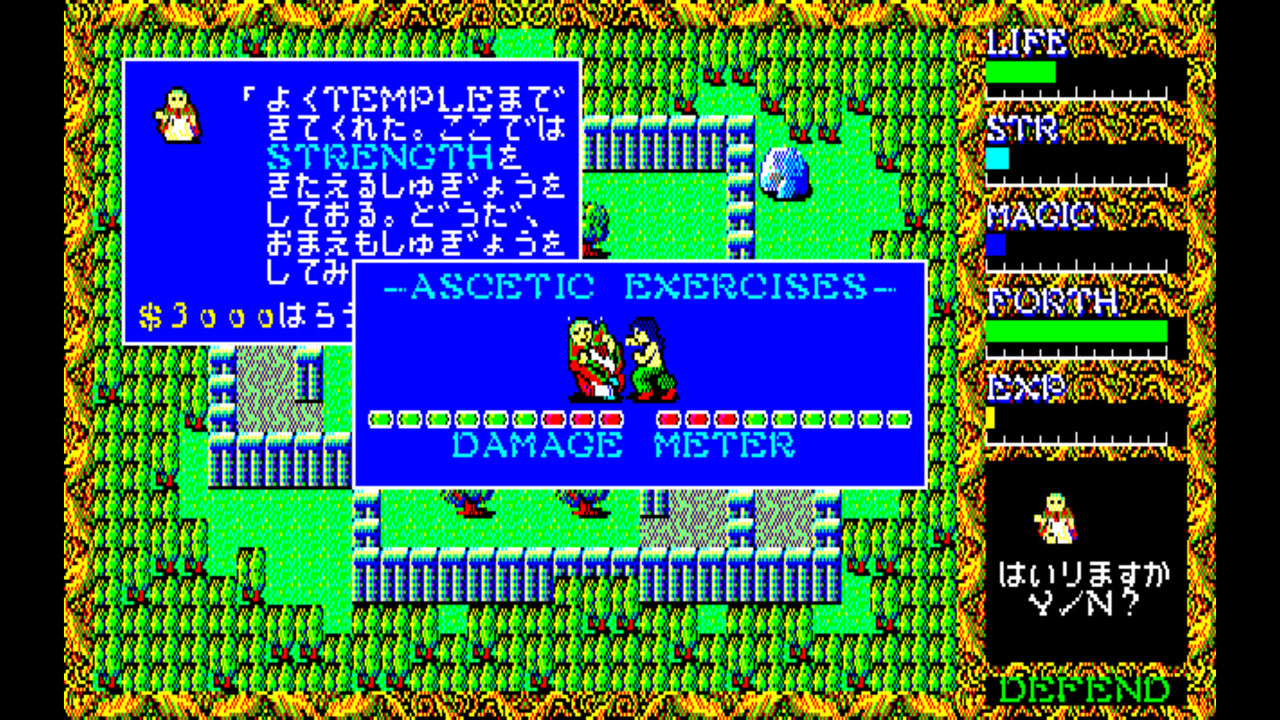Click the green LIFE gauge bar

[1020, 70]
